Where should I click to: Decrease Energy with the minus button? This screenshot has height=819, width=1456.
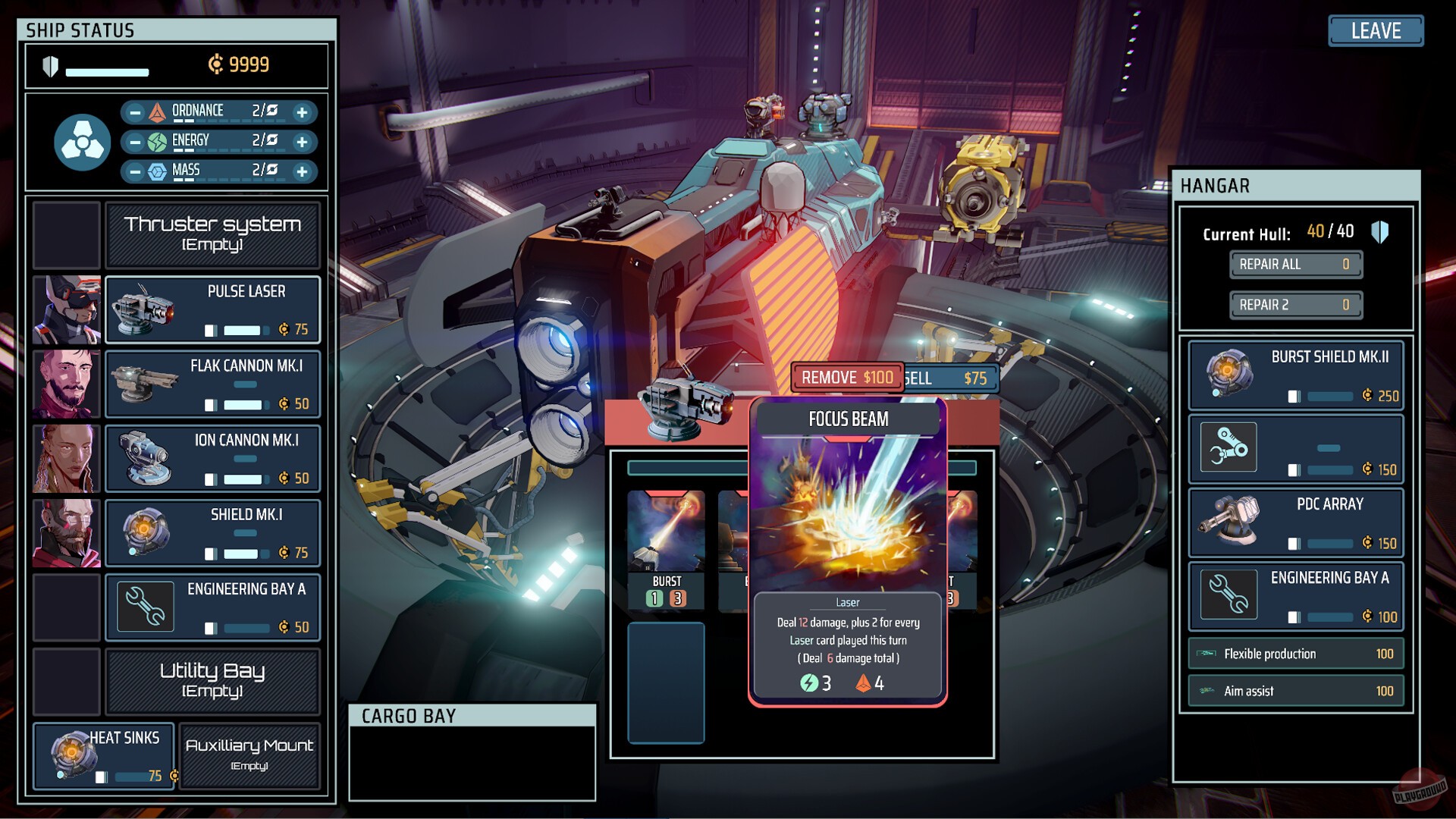(x=135, y=142)
